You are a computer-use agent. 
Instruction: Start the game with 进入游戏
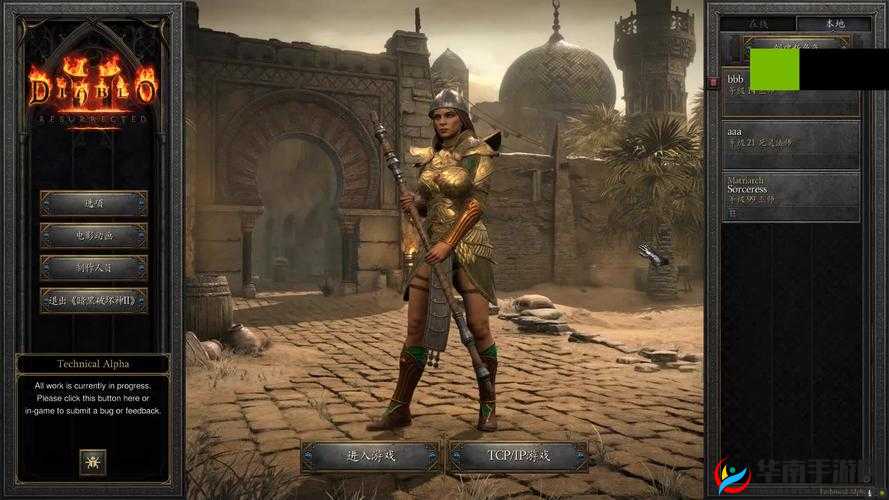(x=371, y=456)
